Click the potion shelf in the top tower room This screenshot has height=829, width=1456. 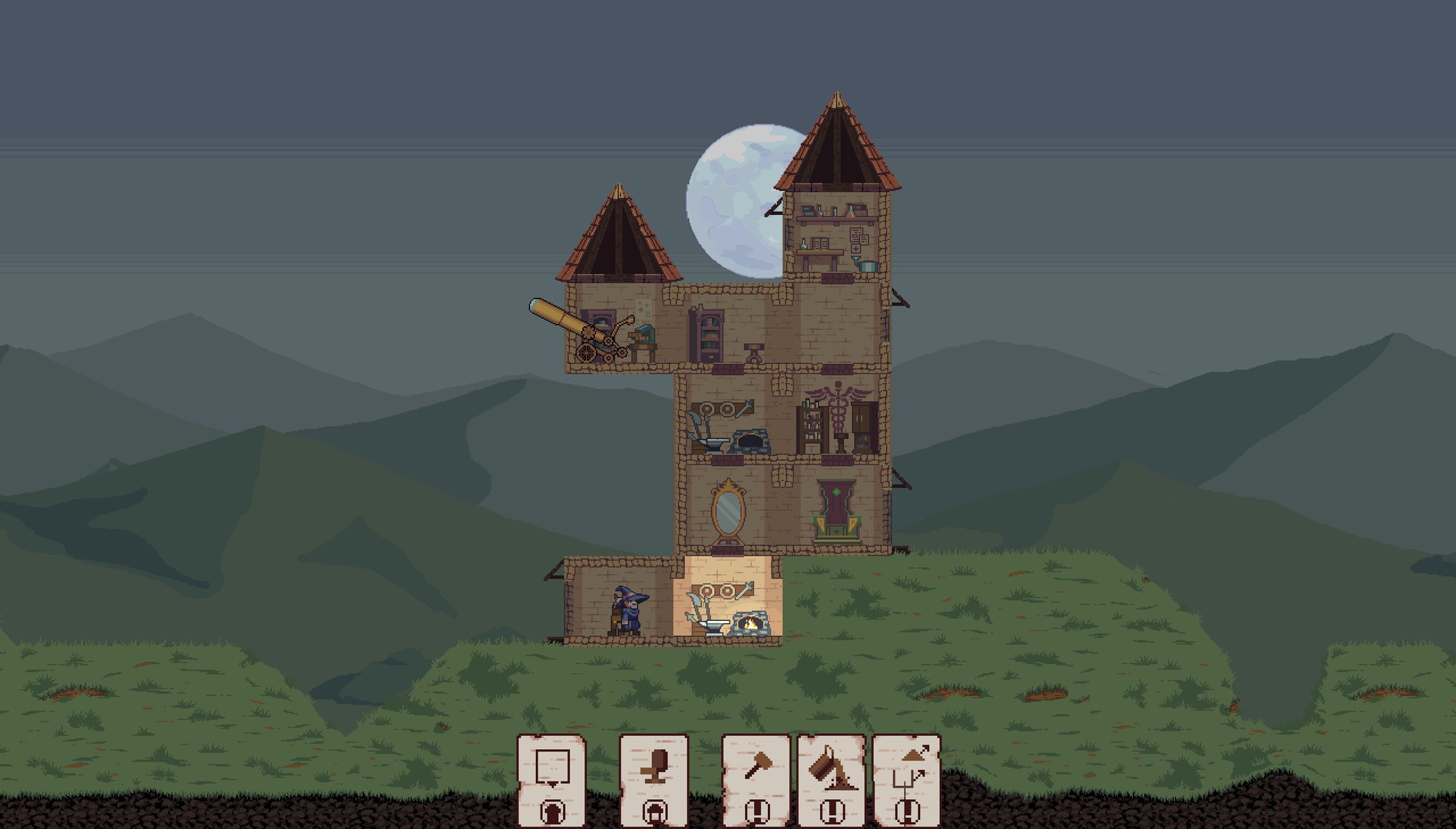[x=833, y=219]
